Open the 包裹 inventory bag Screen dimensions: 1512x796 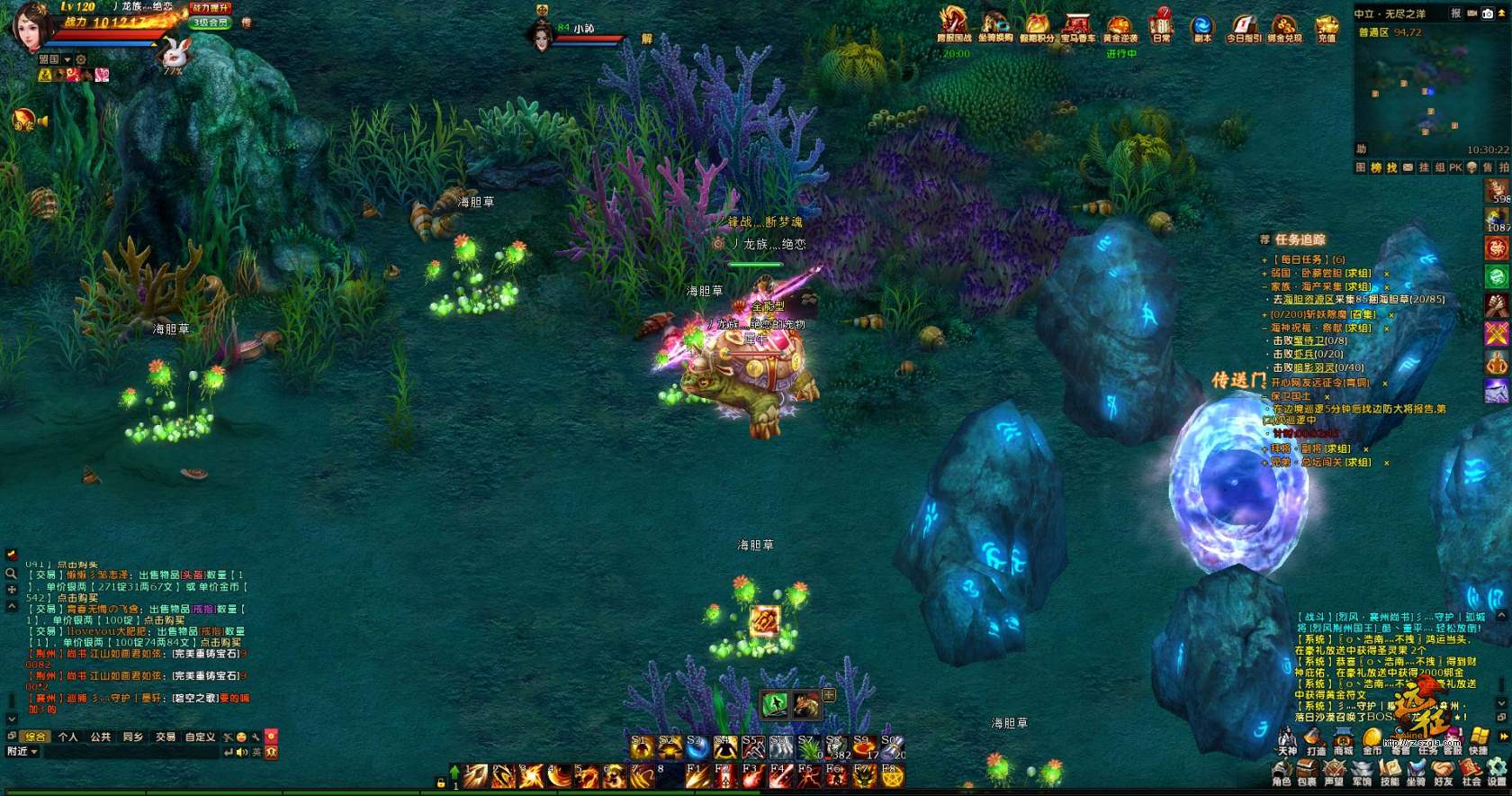pos(1307,771)
